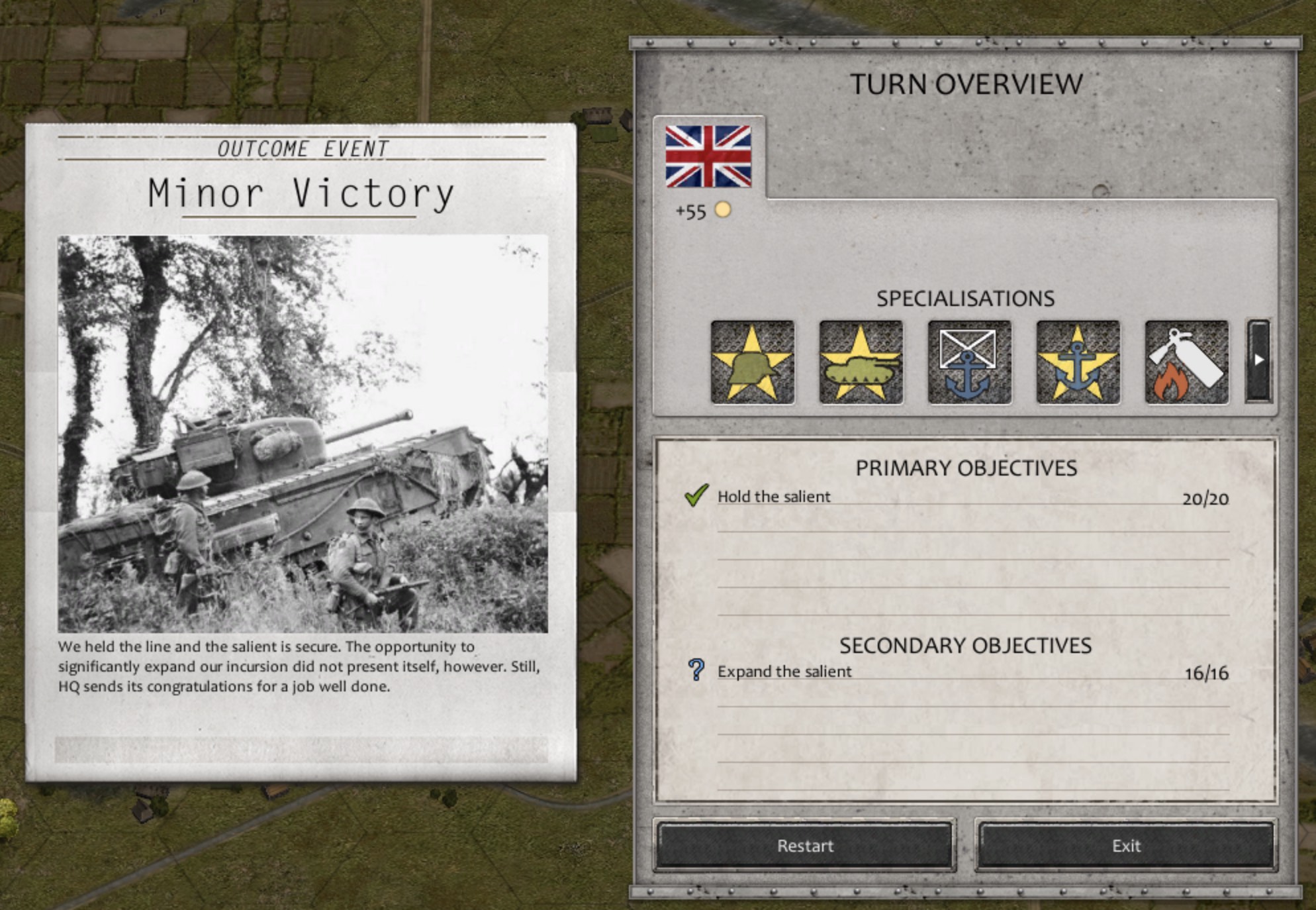This screenshot has height=910, width=1316.
Task: Choose the Flamethrower fire-extinguisher specialisation
Action: (x=1186, y=363)
